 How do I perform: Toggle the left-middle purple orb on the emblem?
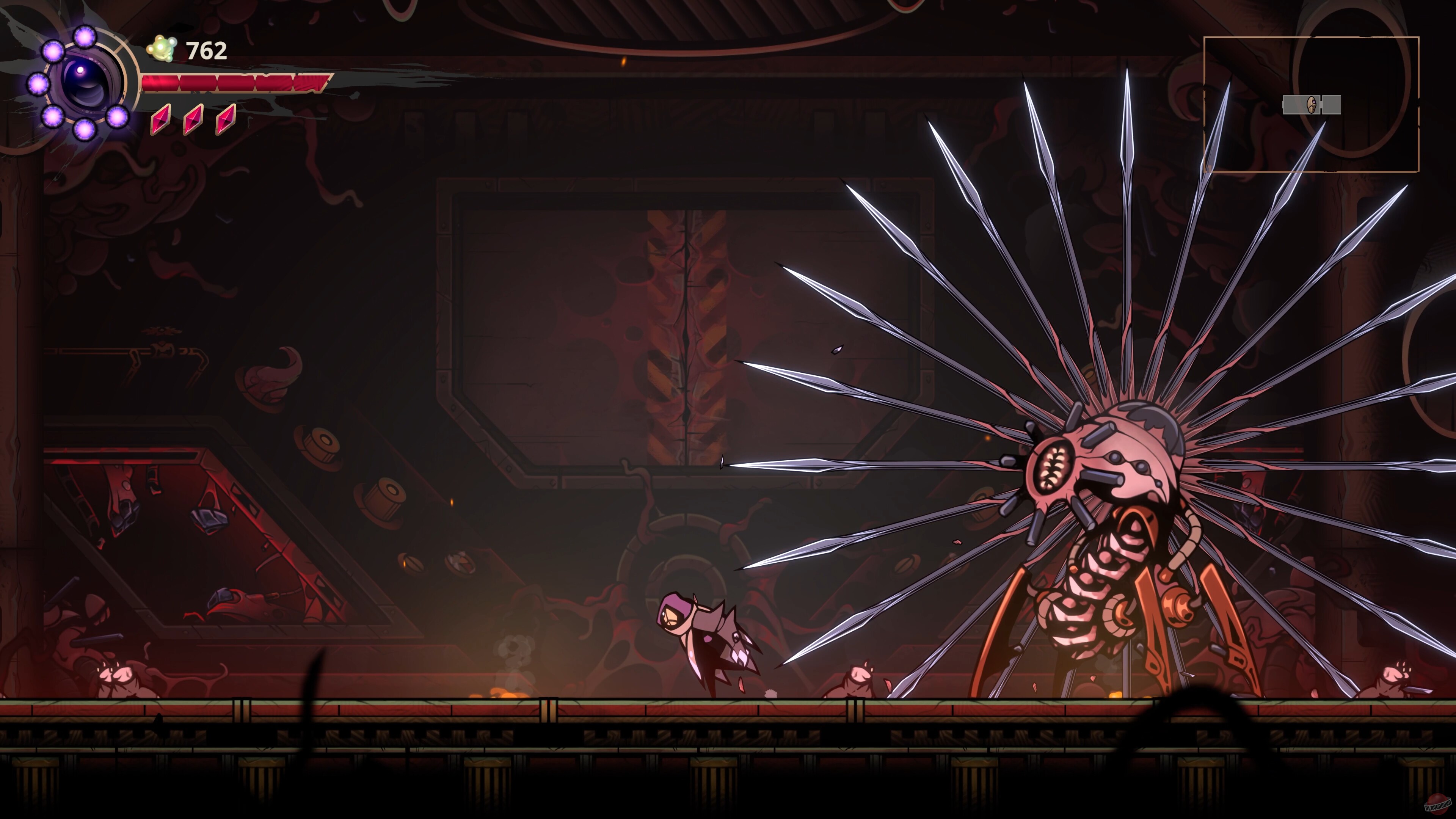38,84
